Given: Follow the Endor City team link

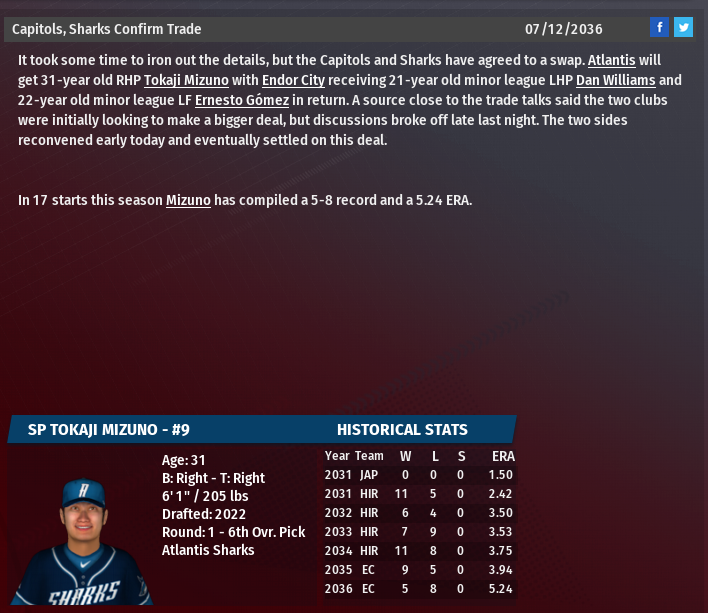Looking at the screenshot, I should coord(293,80).
